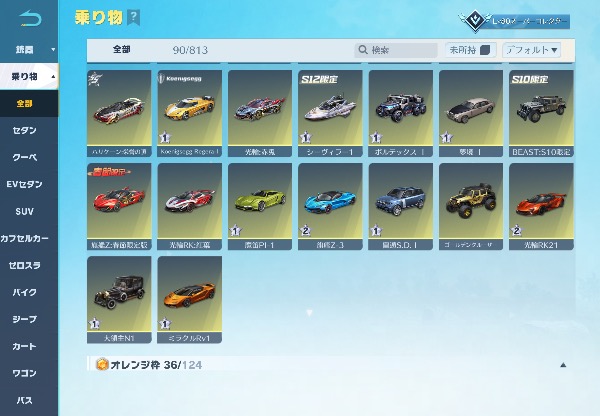Open the カート category
This screenshot has height=416, width=600.
pos(27,347)
